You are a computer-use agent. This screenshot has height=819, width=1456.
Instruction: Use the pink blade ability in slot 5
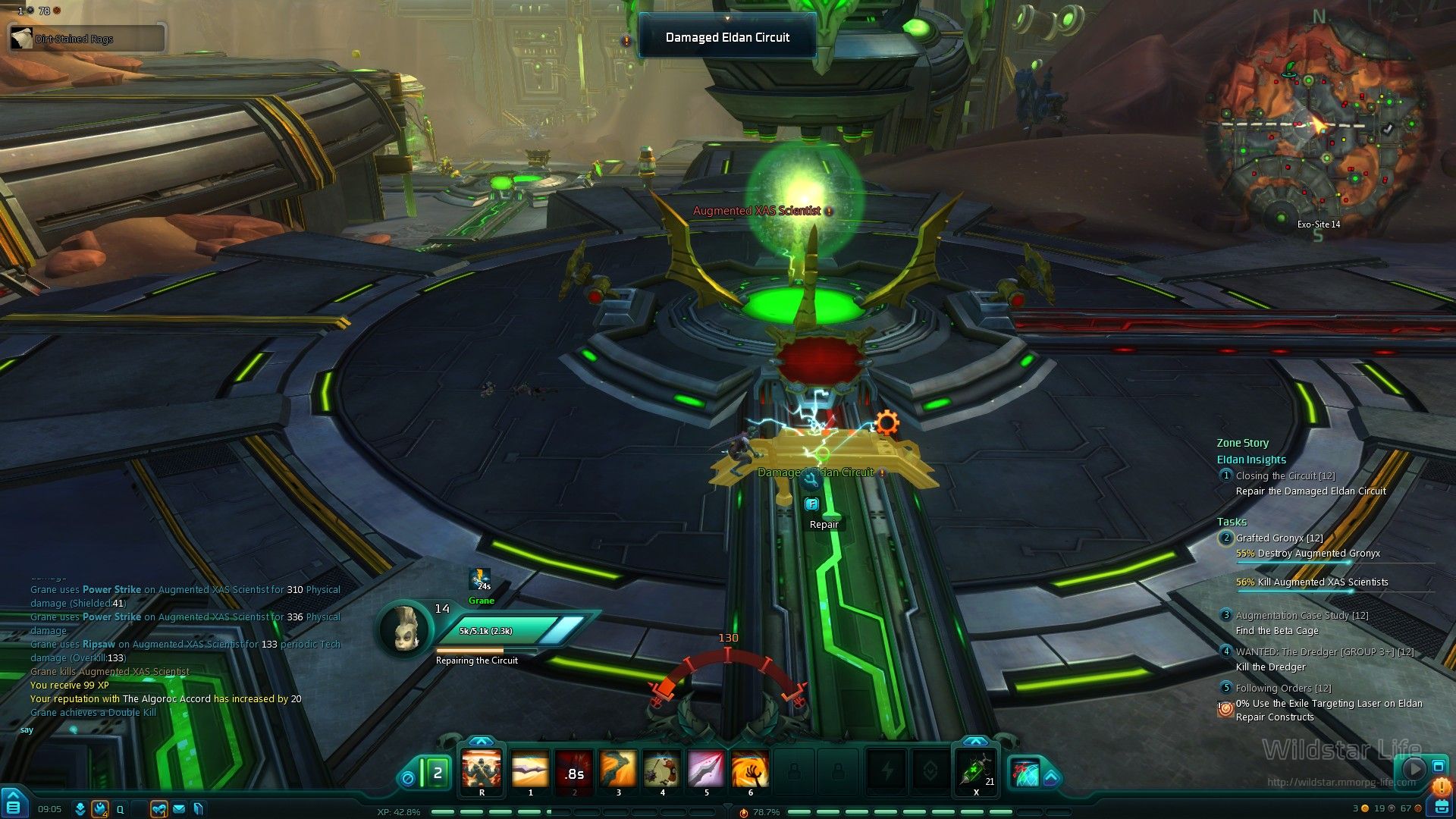[x=706, y=769]
